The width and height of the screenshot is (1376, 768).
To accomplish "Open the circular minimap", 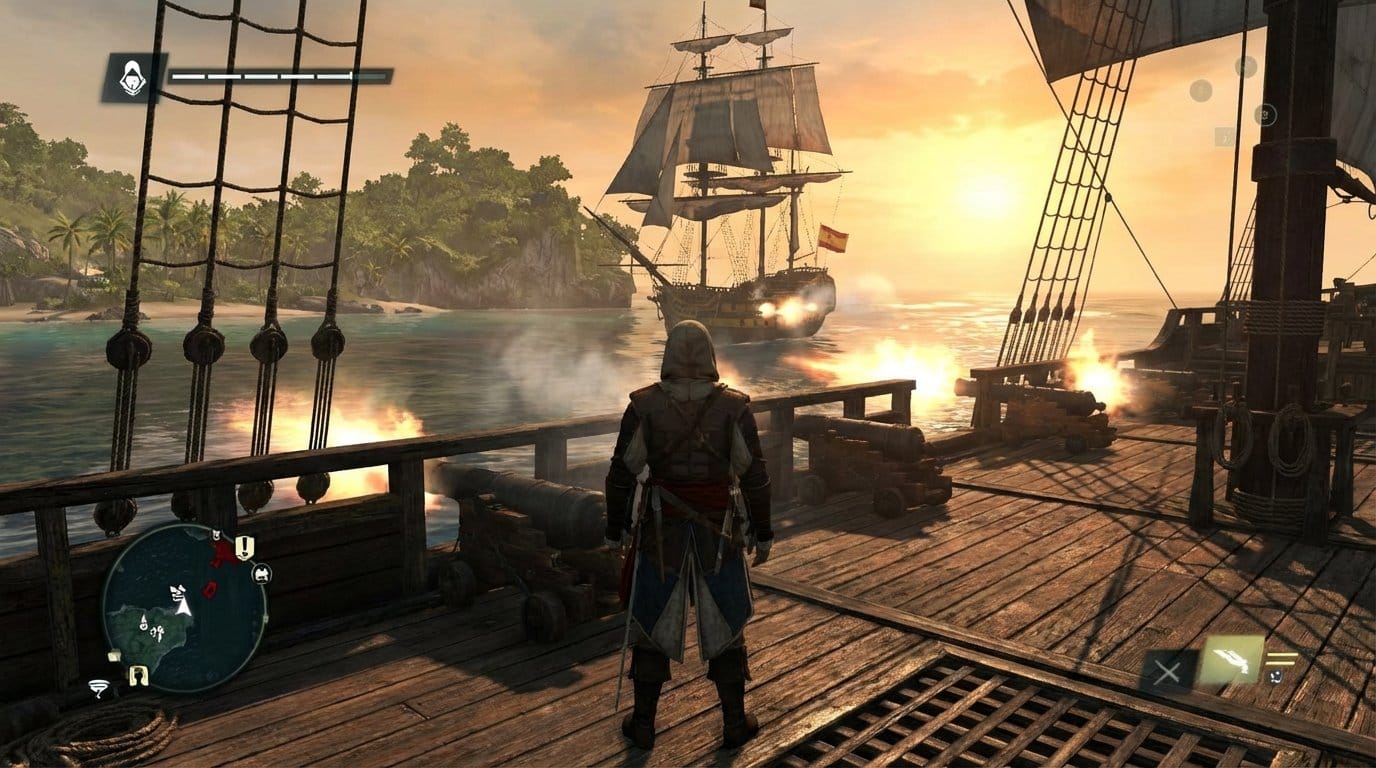I will pyautogui.click(x=184, y=608).
